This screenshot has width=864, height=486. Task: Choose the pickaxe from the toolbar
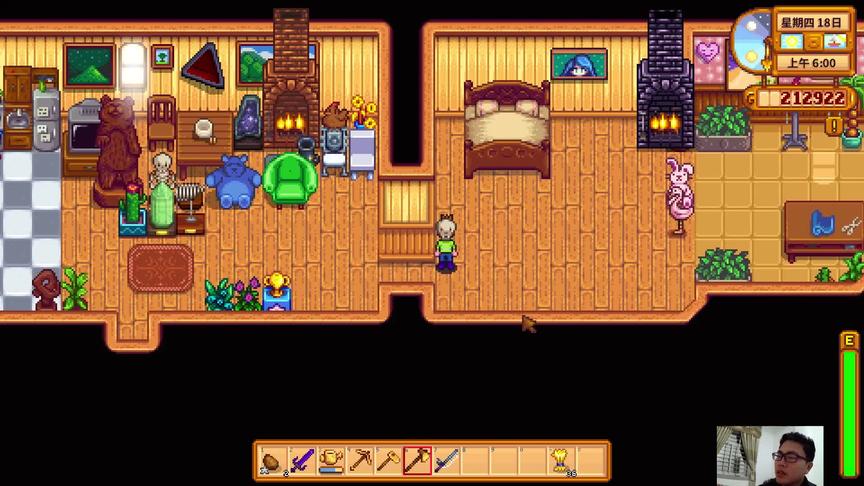360,461
